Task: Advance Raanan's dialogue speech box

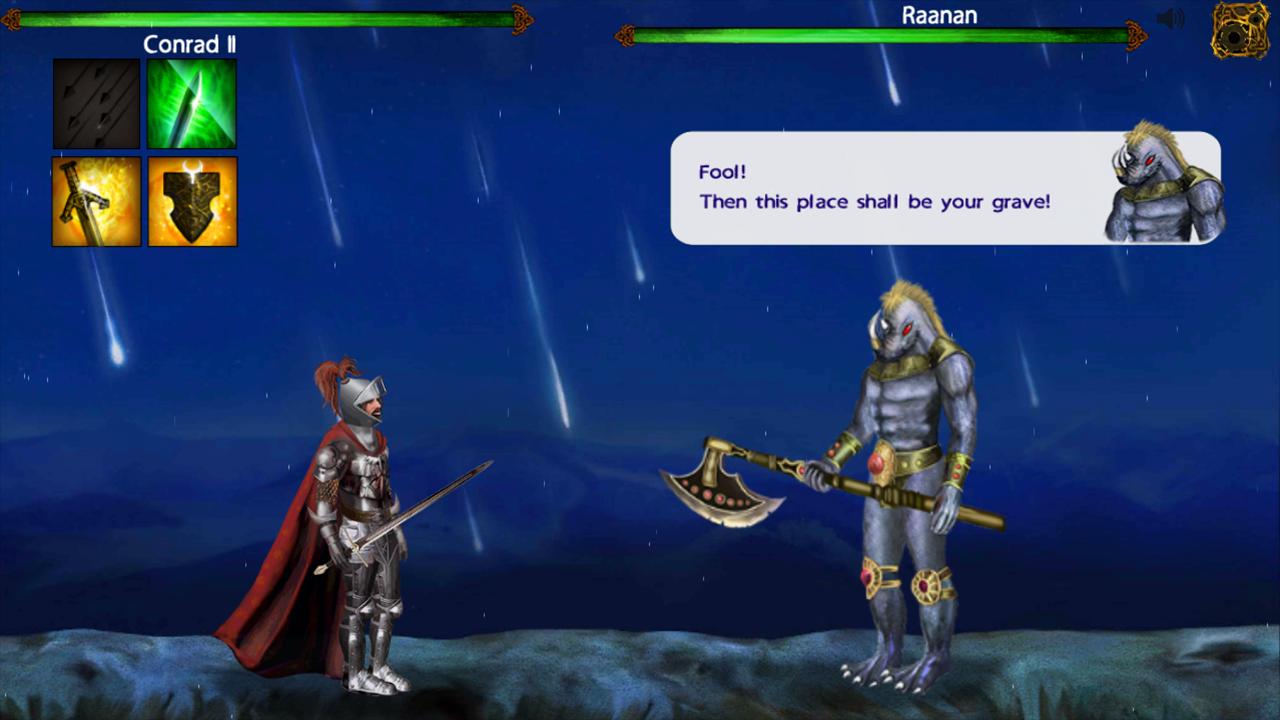Action: [945, 188]
